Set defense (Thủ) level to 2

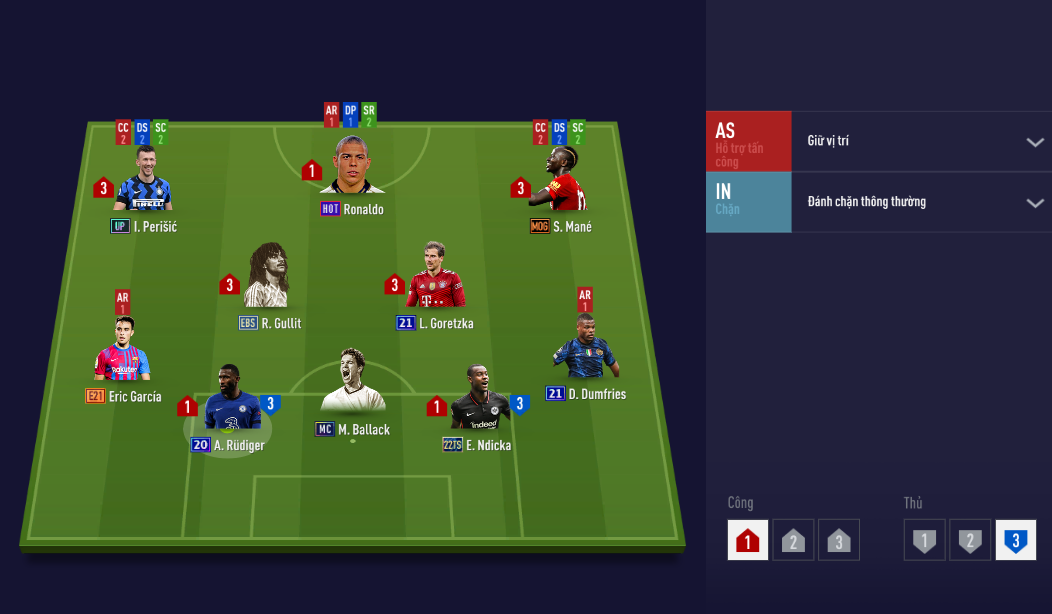tap(969, 540)
